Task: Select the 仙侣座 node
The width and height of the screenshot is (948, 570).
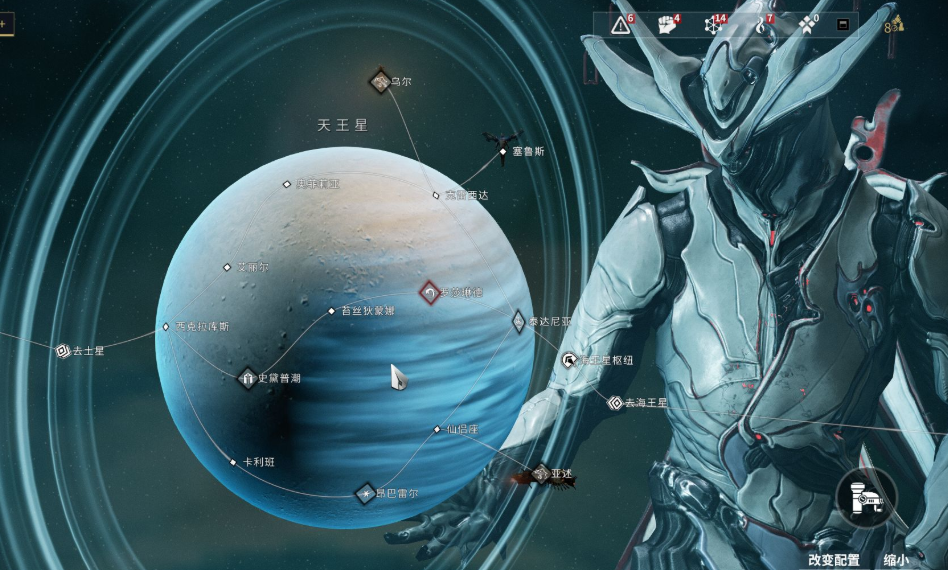Action: pyautogui.click(x=437, y=429)
